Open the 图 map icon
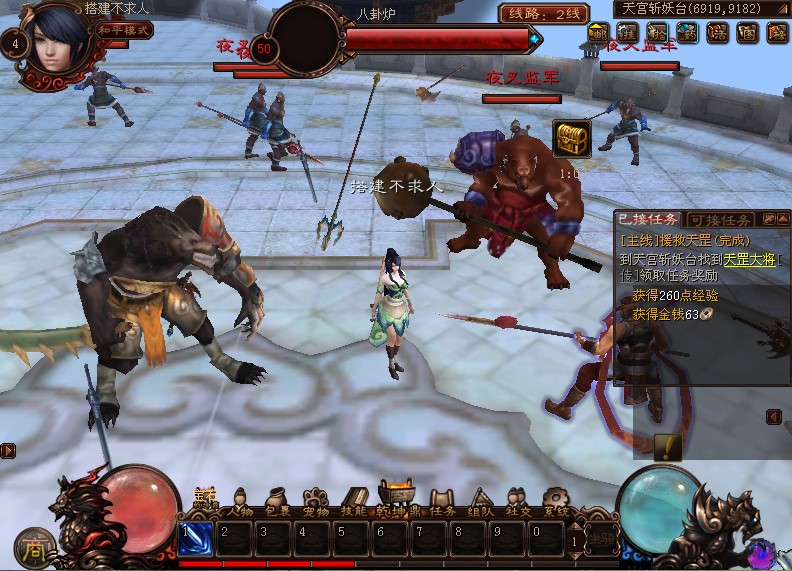Viewport: 792px width, 571px height. (x=747, y=32)
